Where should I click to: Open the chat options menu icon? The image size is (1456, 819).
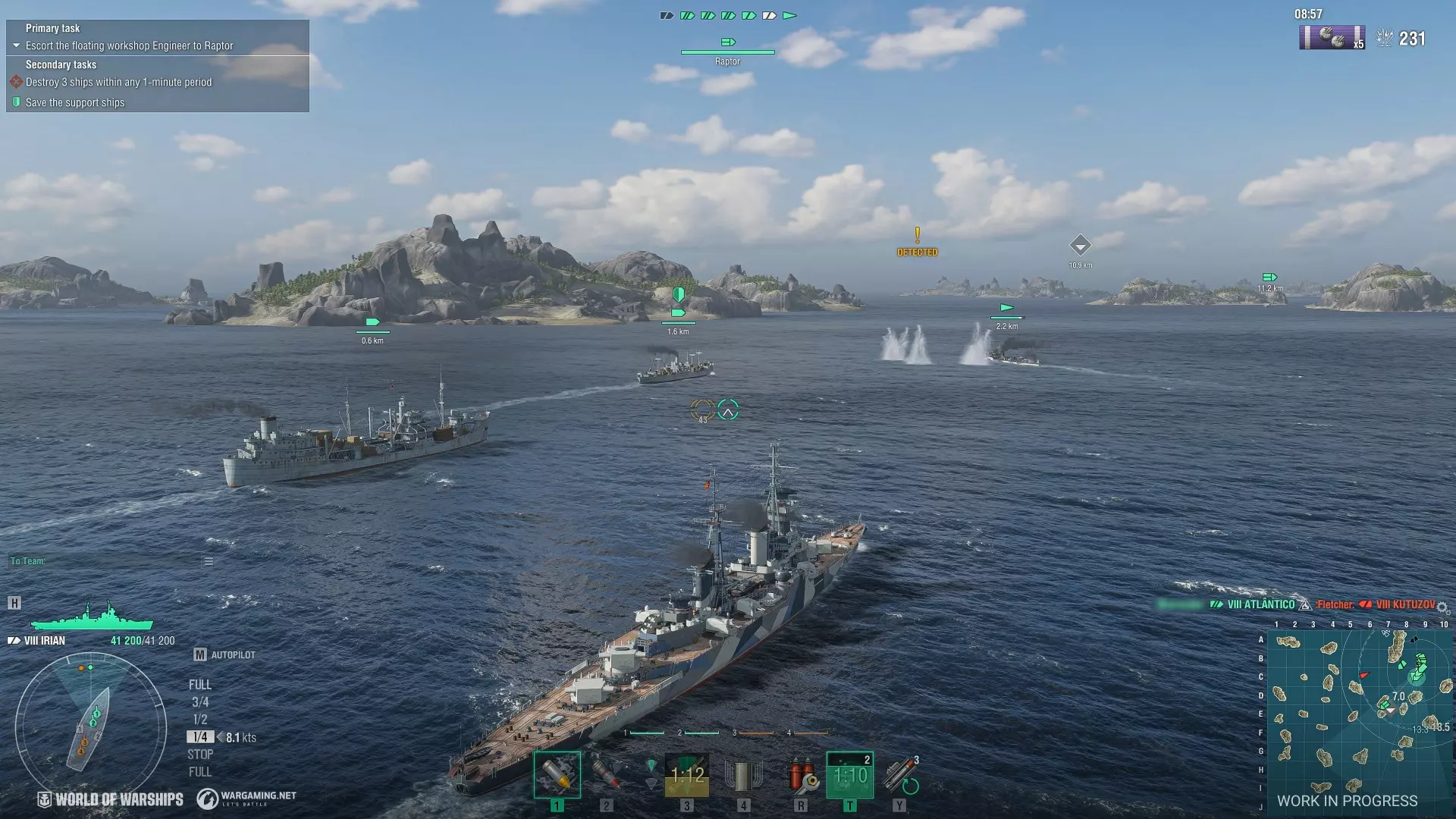click(x=209, y=561)
